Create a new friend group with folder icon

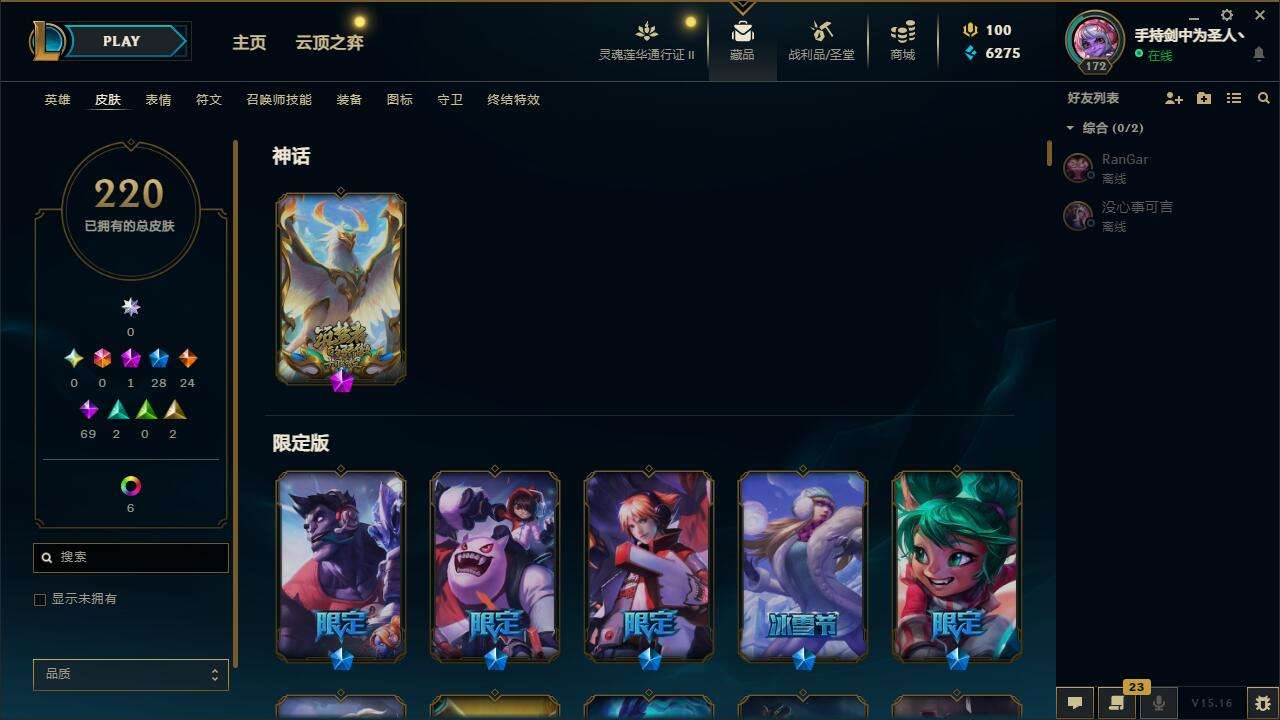[1204, 98]
